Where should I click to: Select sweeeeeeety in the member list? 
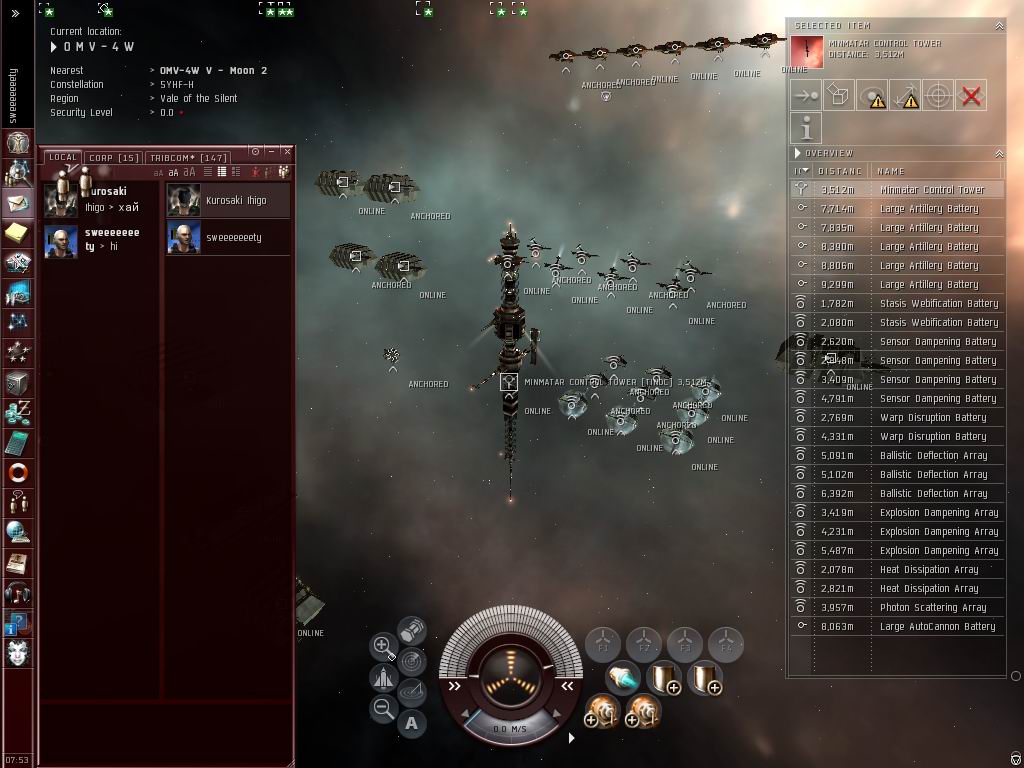click(228, 238)
